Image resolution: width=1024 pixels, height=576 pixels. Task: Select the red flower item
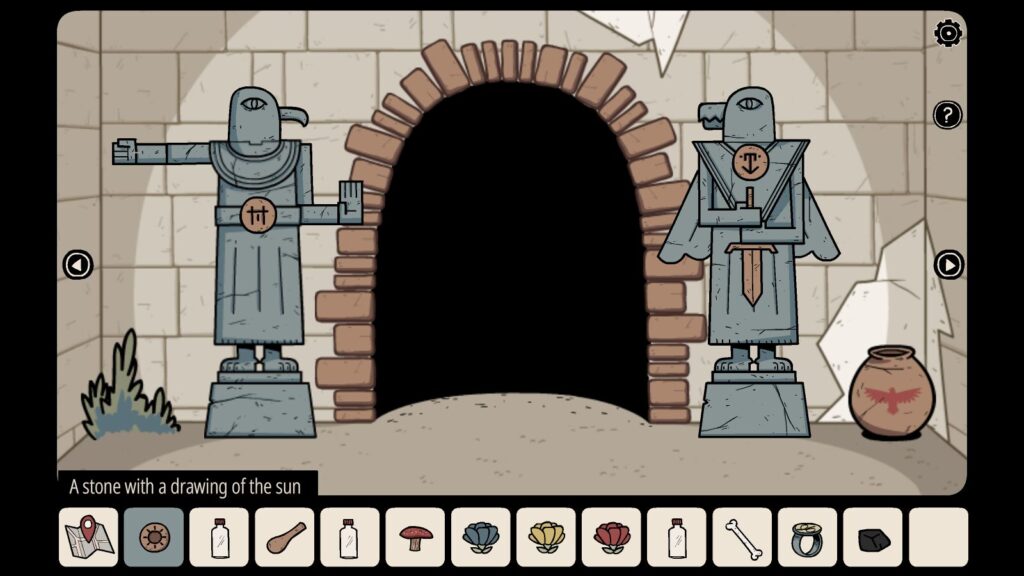611,537
